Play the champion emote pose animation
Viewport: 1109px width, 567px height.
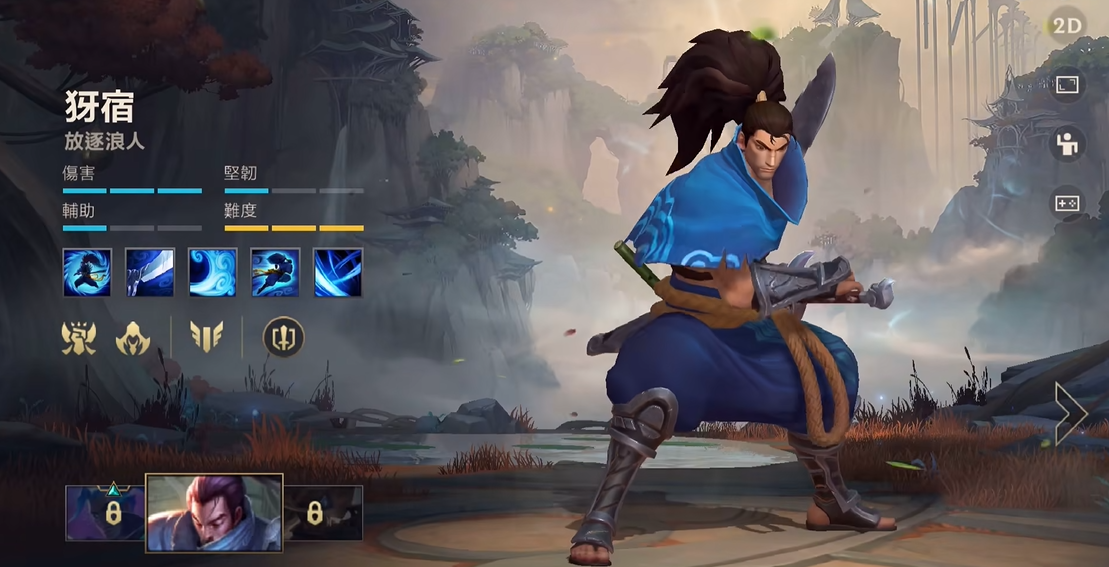[x=1067, y=145]
